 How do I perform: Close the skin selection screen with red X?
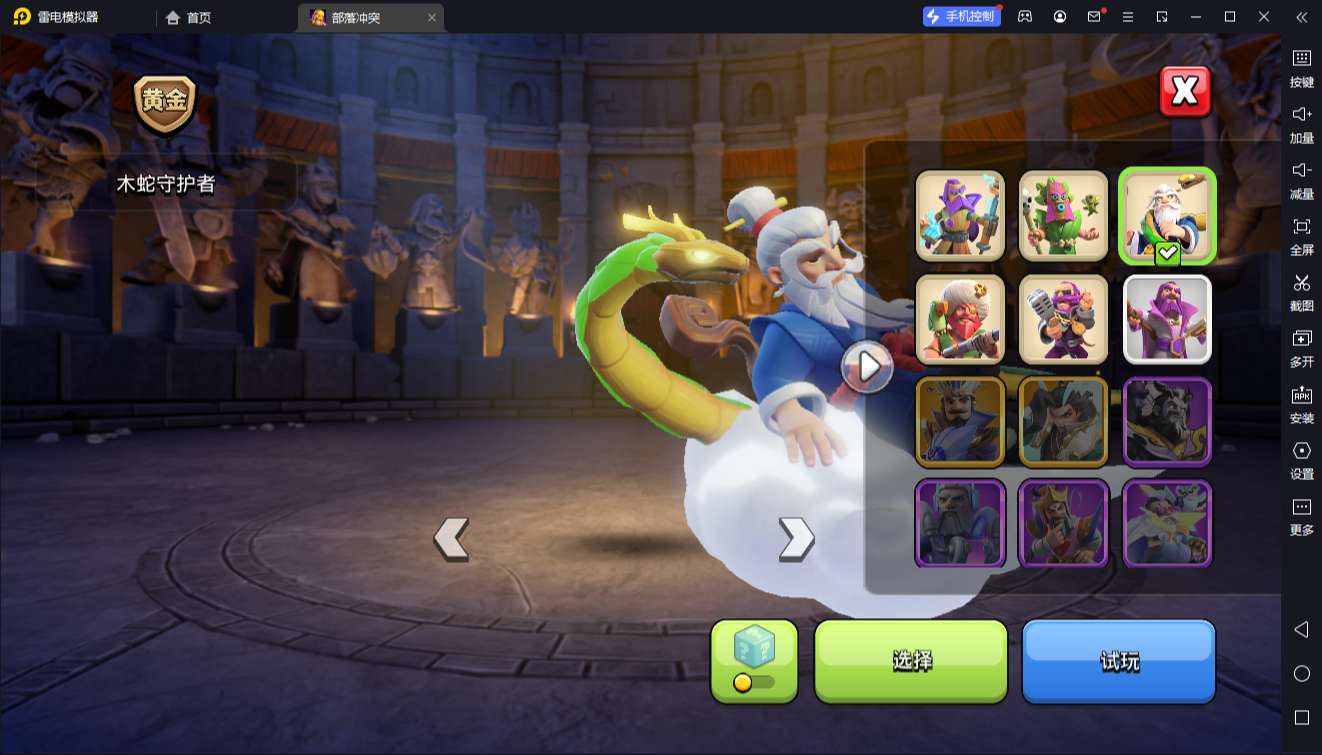(1185, 92)
